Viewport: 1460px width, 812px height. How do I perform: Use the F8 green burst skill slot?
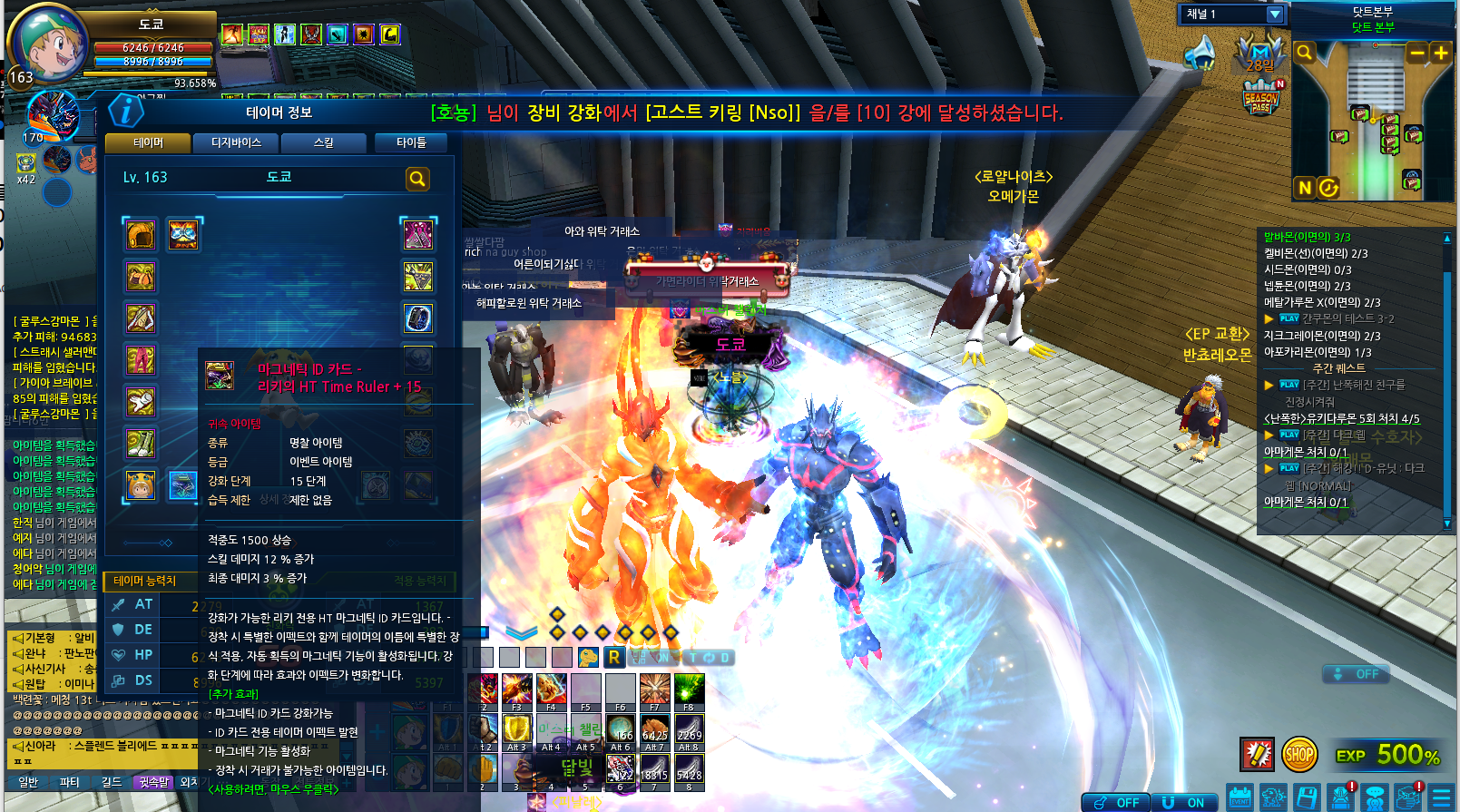tap(689, 690)
